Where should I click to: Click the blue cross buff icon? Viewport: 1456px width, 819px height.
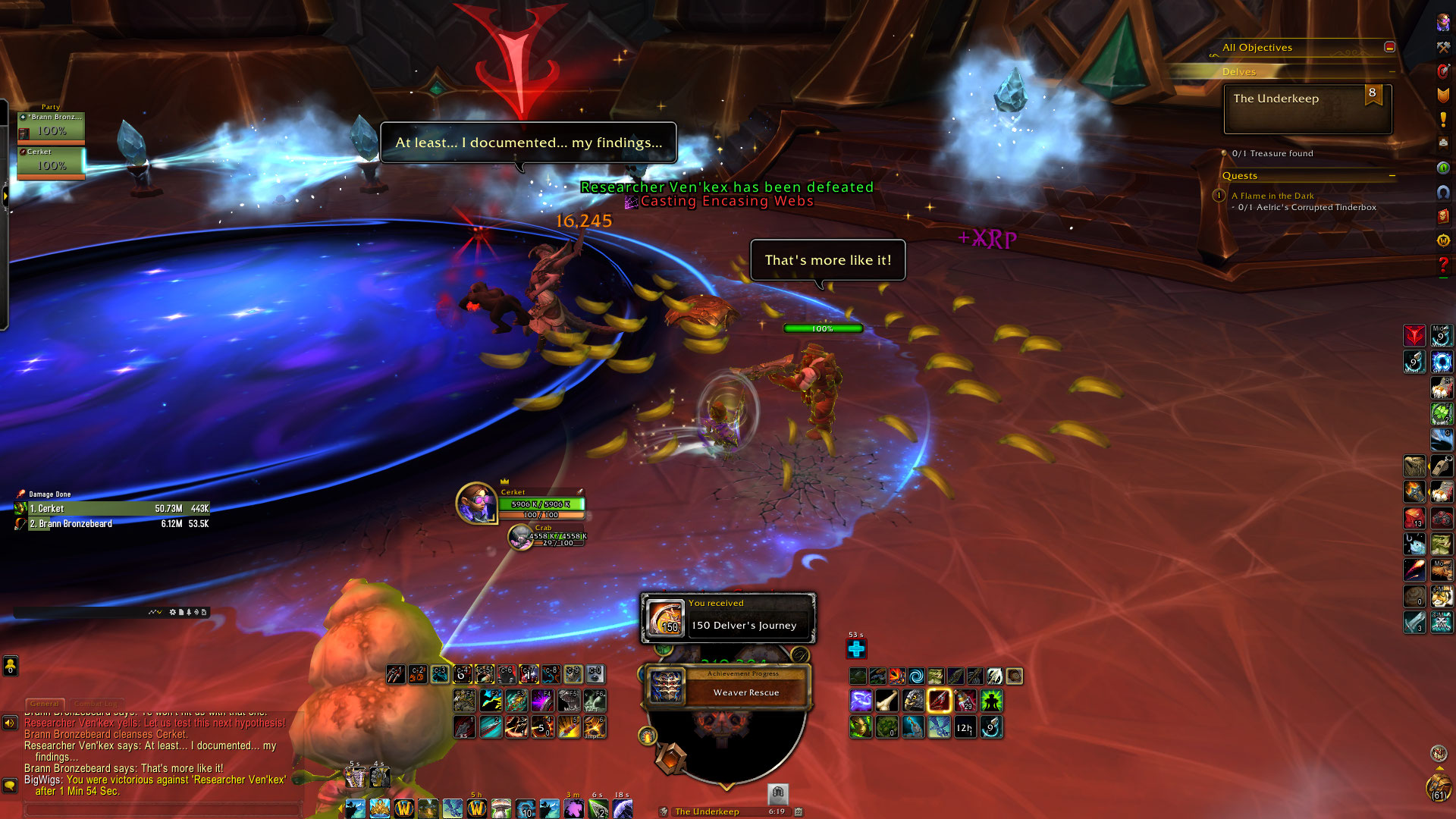[x=856, y=649]
